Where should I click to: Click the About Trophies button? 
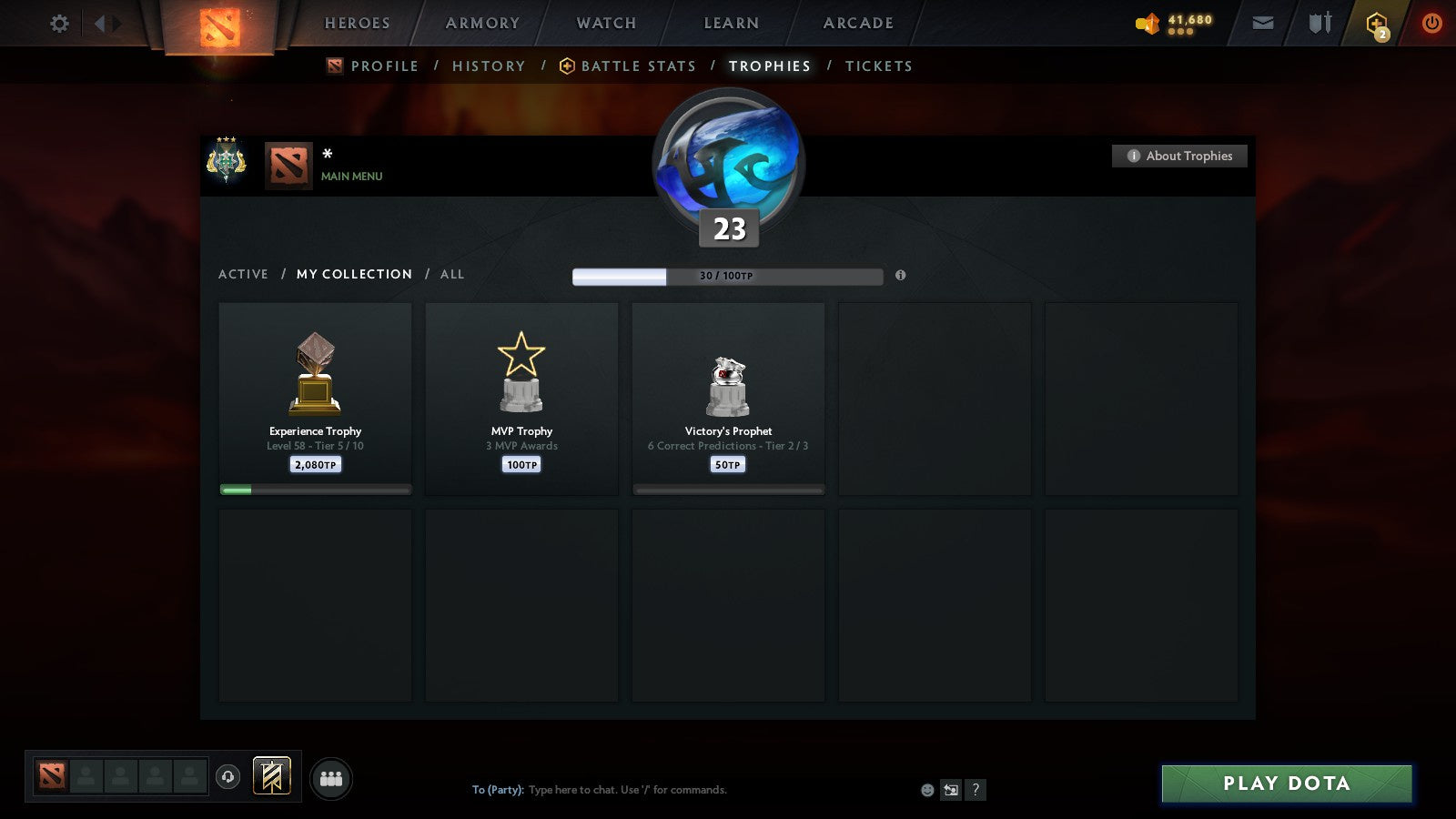1178,156
